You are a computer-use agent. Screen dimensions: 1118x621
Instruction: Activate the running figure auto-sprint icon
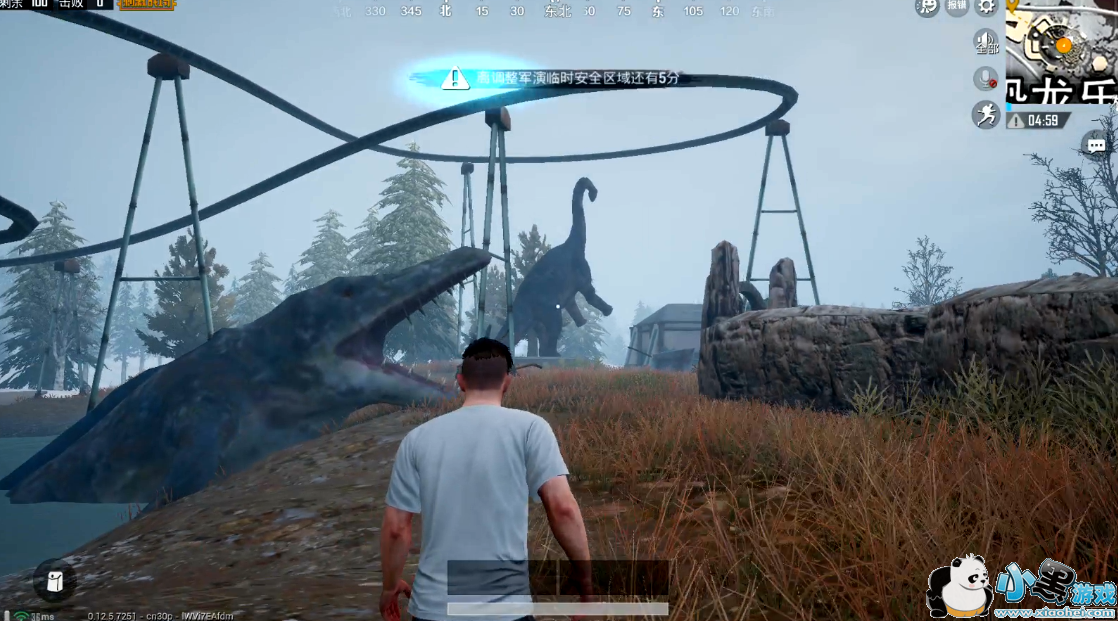coord(987,114)
